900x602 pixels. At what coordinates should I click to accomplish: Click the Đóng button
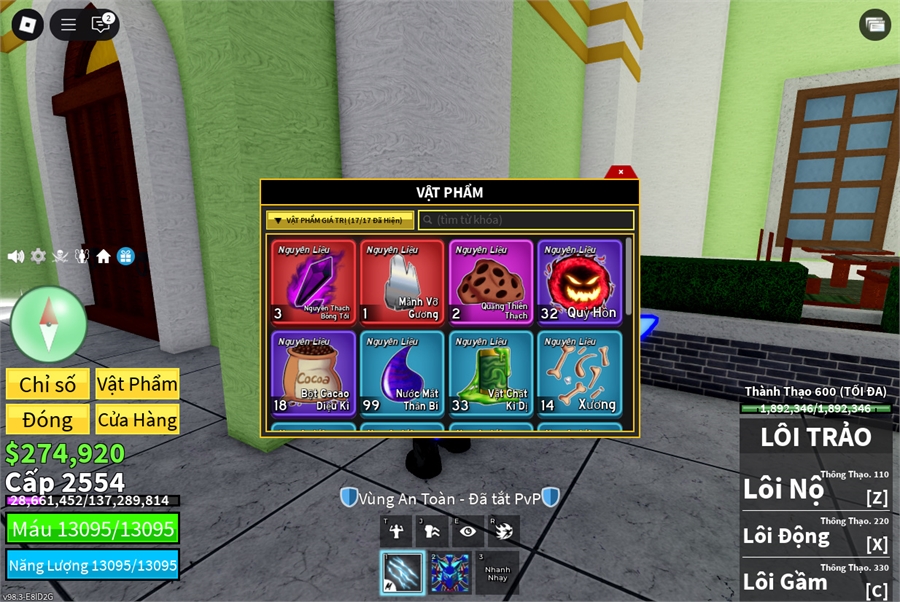point(47,420)
